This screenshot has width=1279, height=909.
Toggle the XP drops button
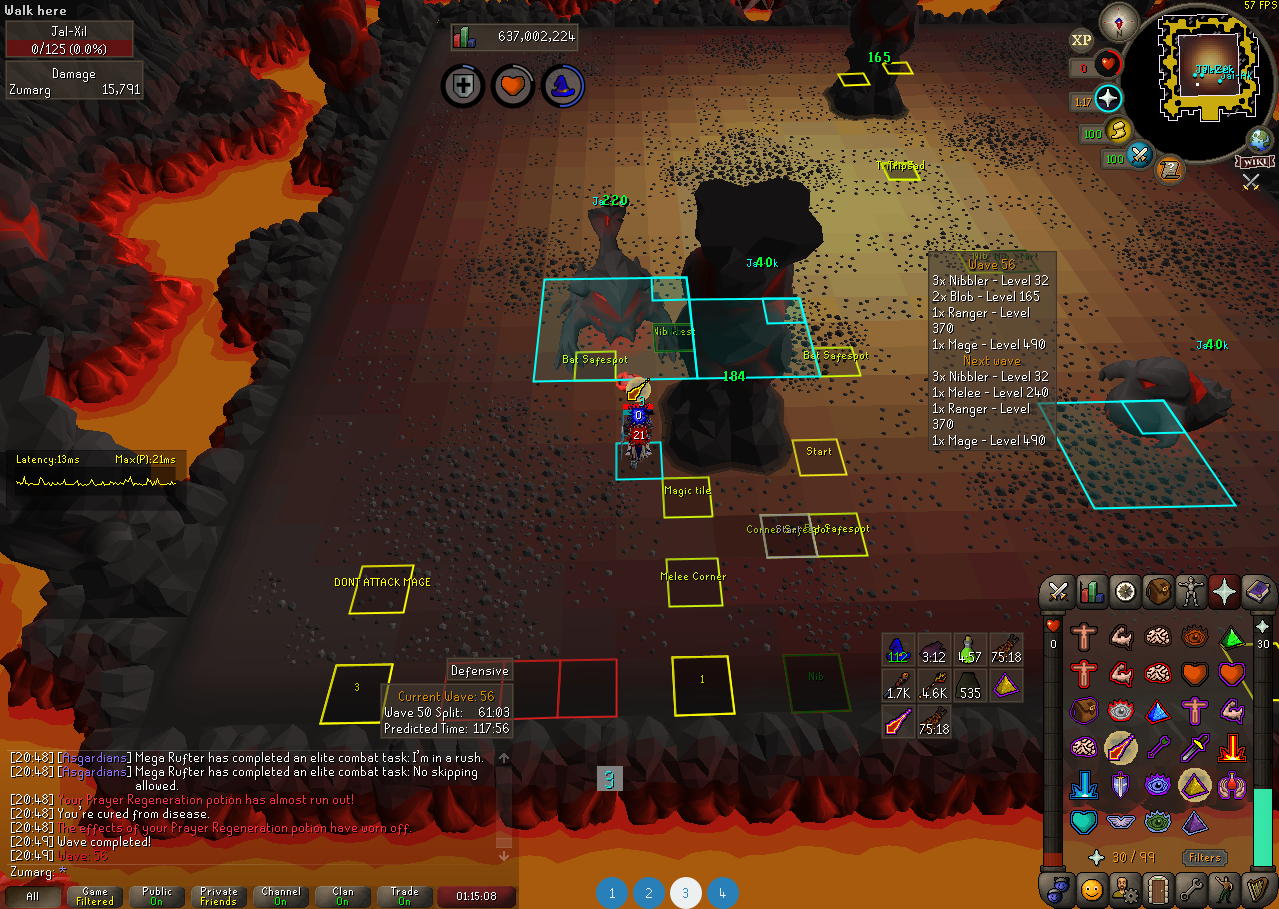click(1081, 40)
